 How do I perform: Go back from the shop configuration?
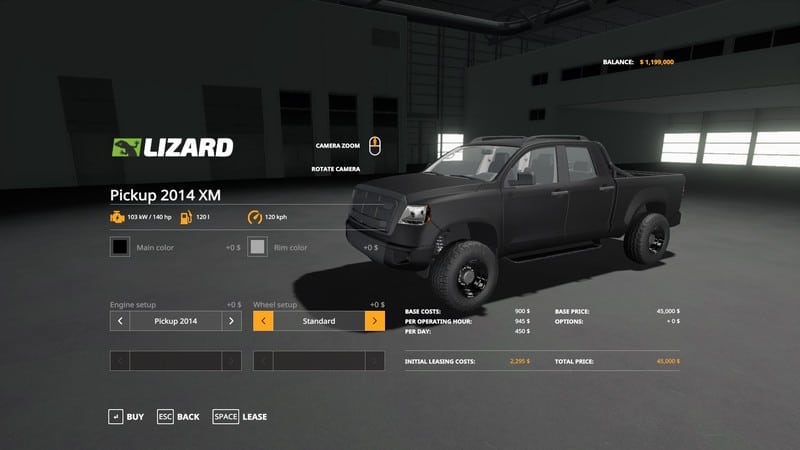click(179, 416)
